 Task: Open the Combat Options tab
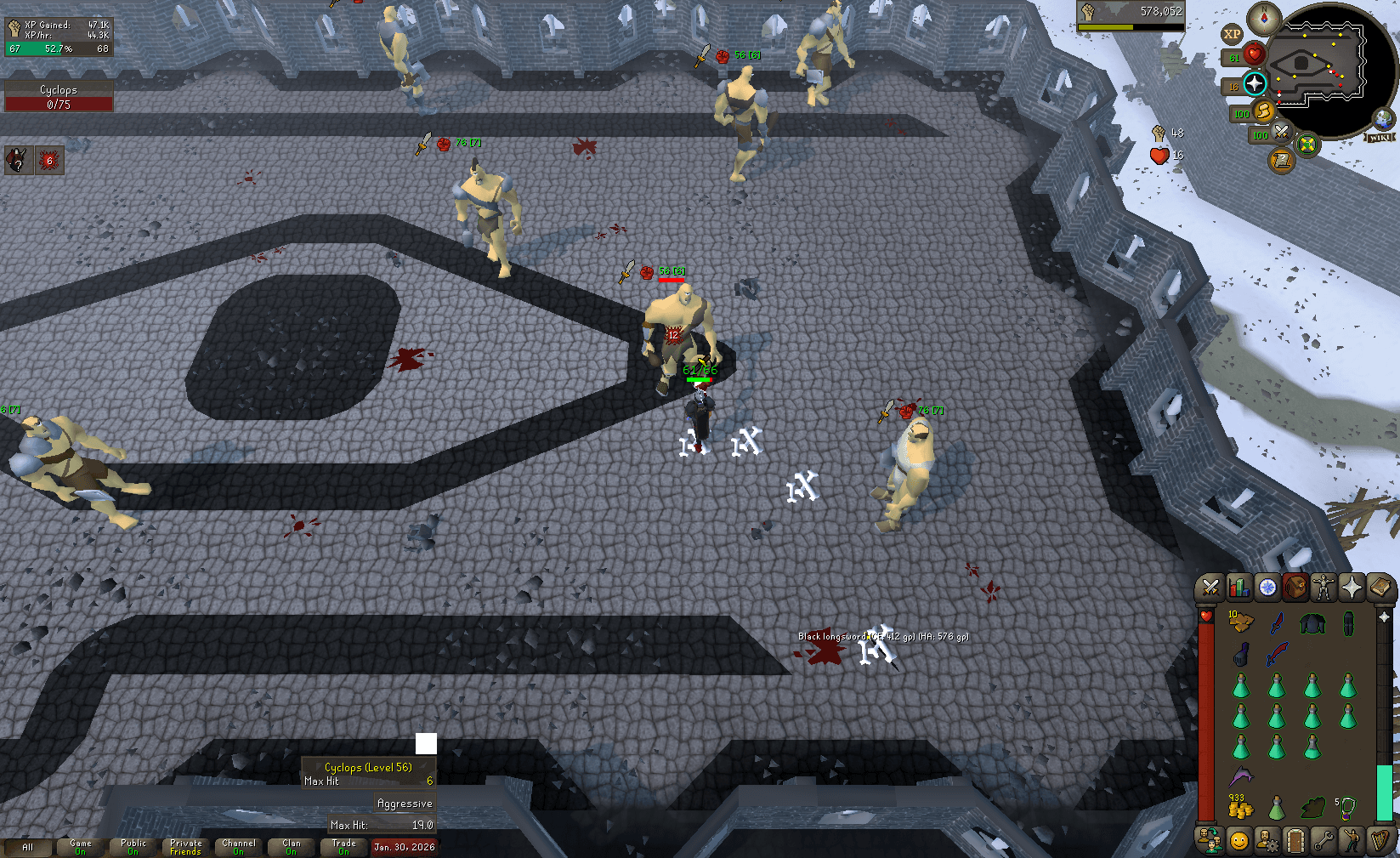click(x=1210, y=585)
